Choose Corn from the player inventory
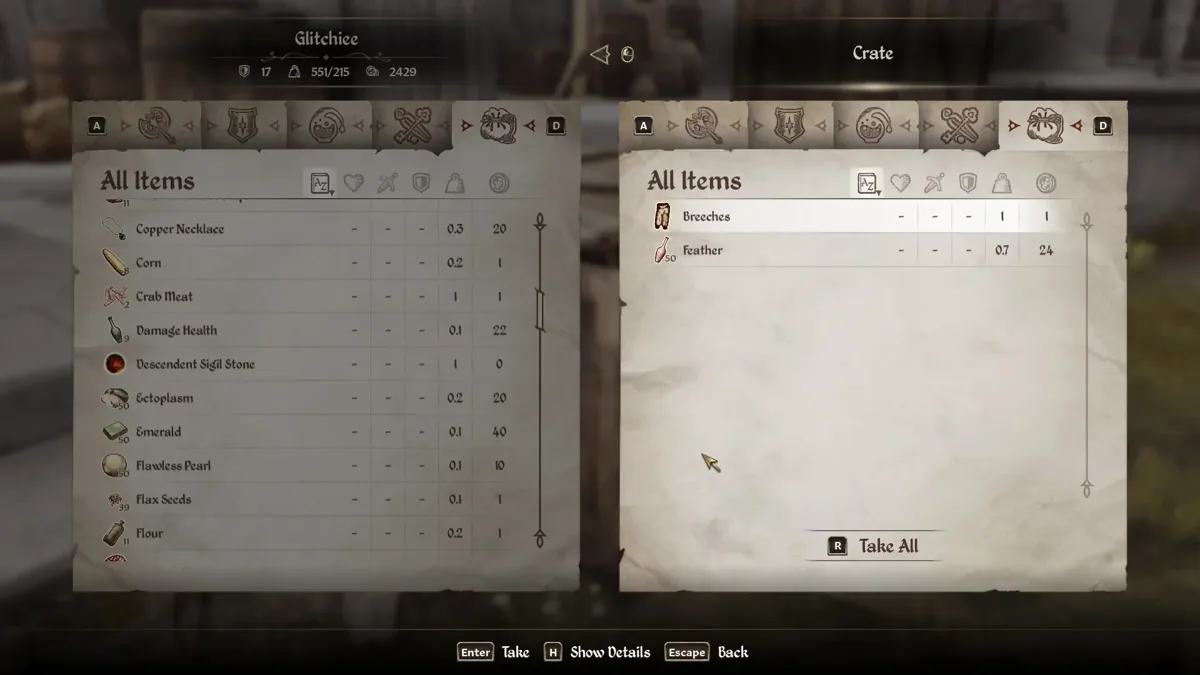Image resolution: width=1200 pixels, height=675 pixels. point(148,263)
